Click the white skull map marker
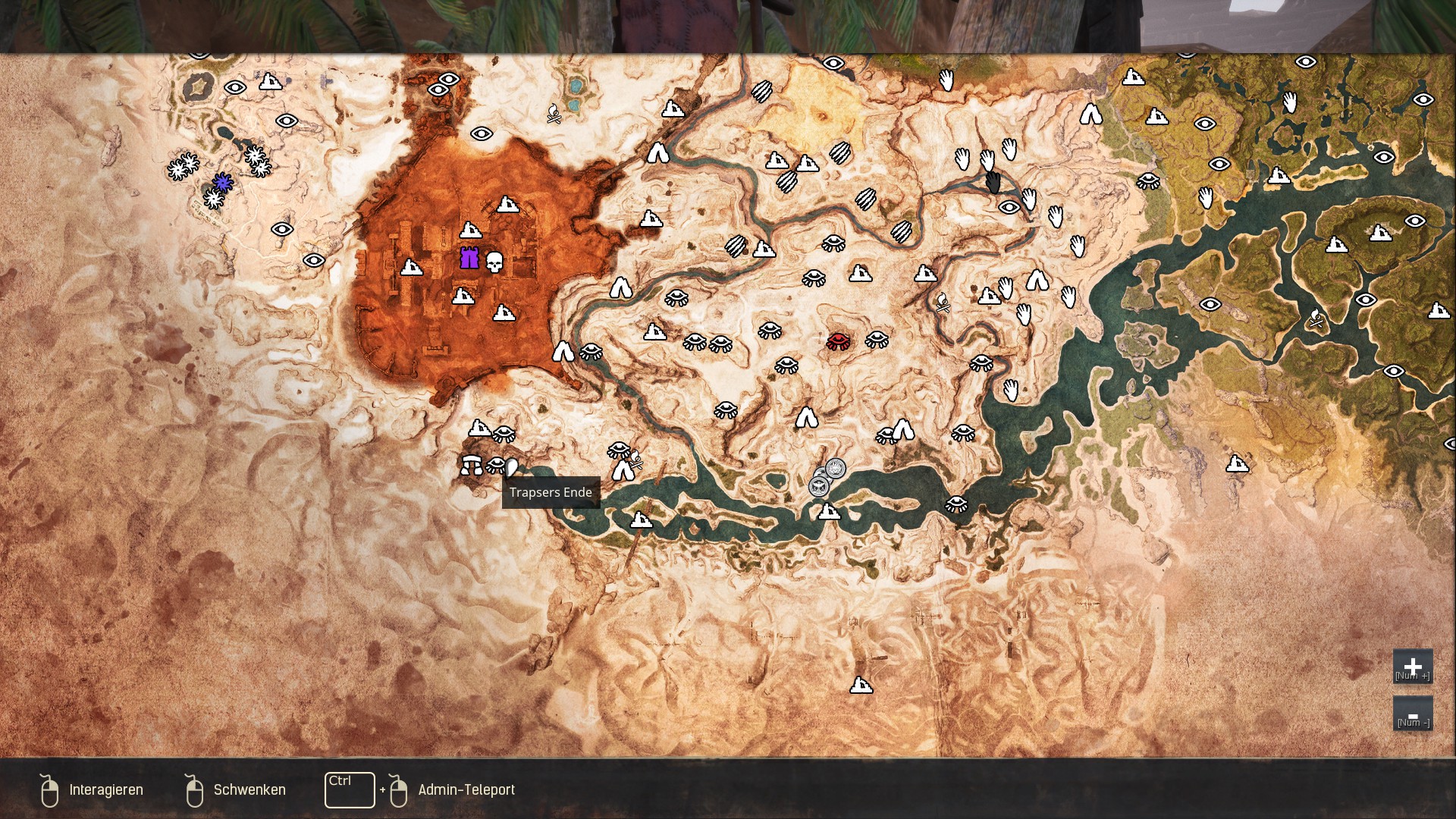The height and width of the screenshot is (819, 1456). pyautogui.click(x=494, y=262)
